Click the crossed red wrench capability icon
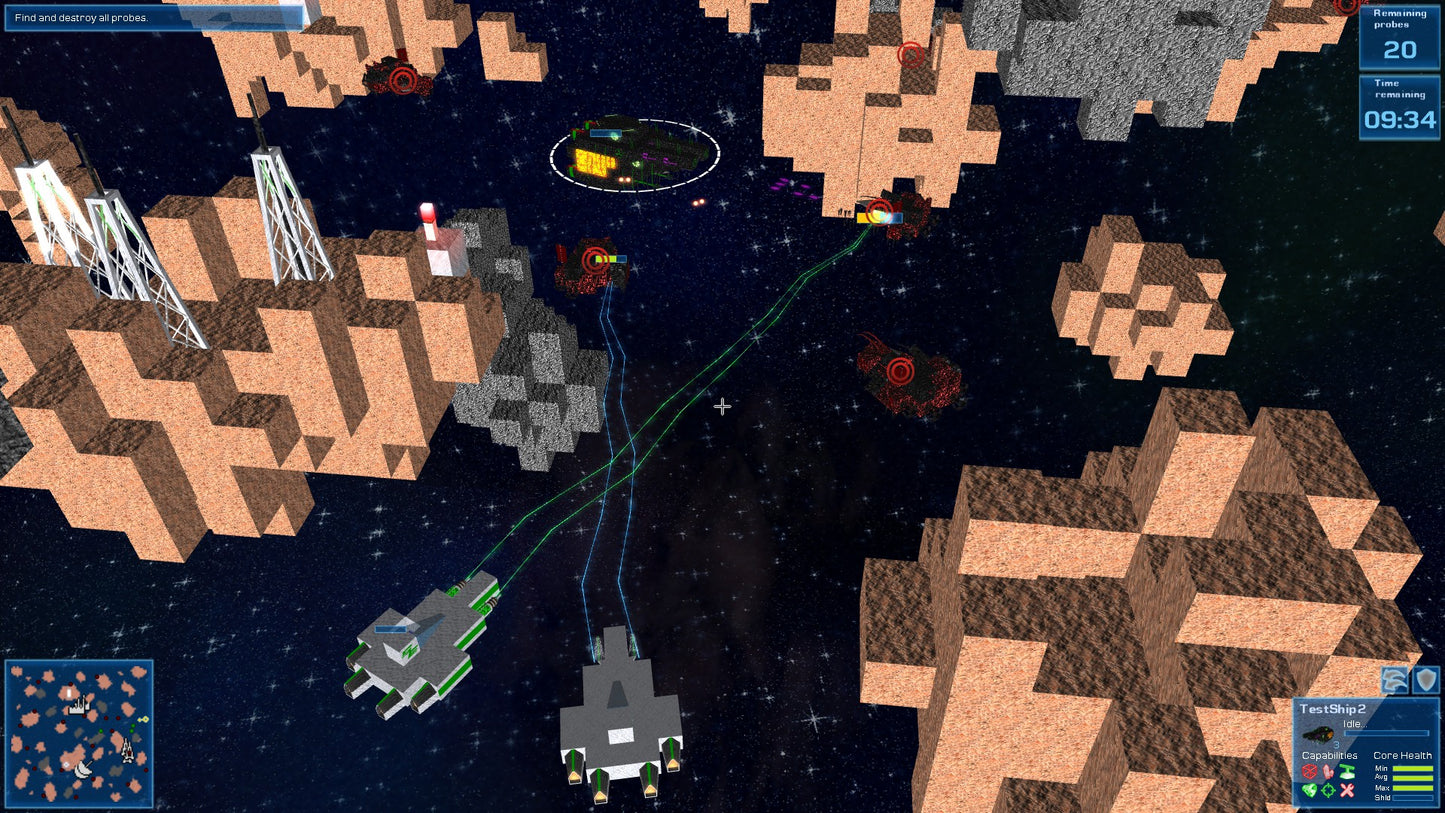Viewport: 1445px width, 813px height. coord(1347,791)
